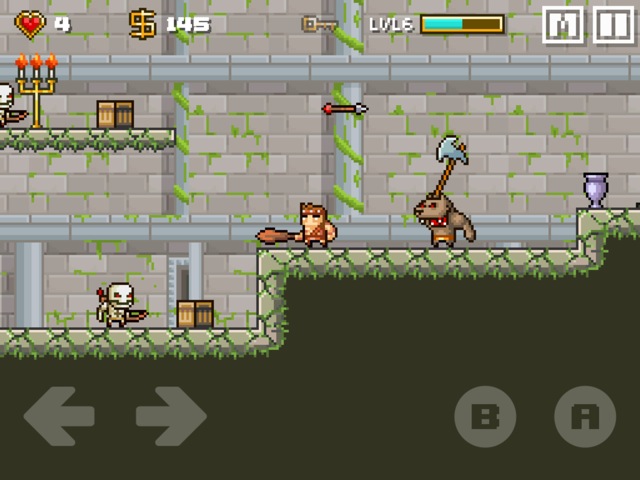640x480 pixels.
Task: Open the map with the M button
Action: tap(563, 25)
